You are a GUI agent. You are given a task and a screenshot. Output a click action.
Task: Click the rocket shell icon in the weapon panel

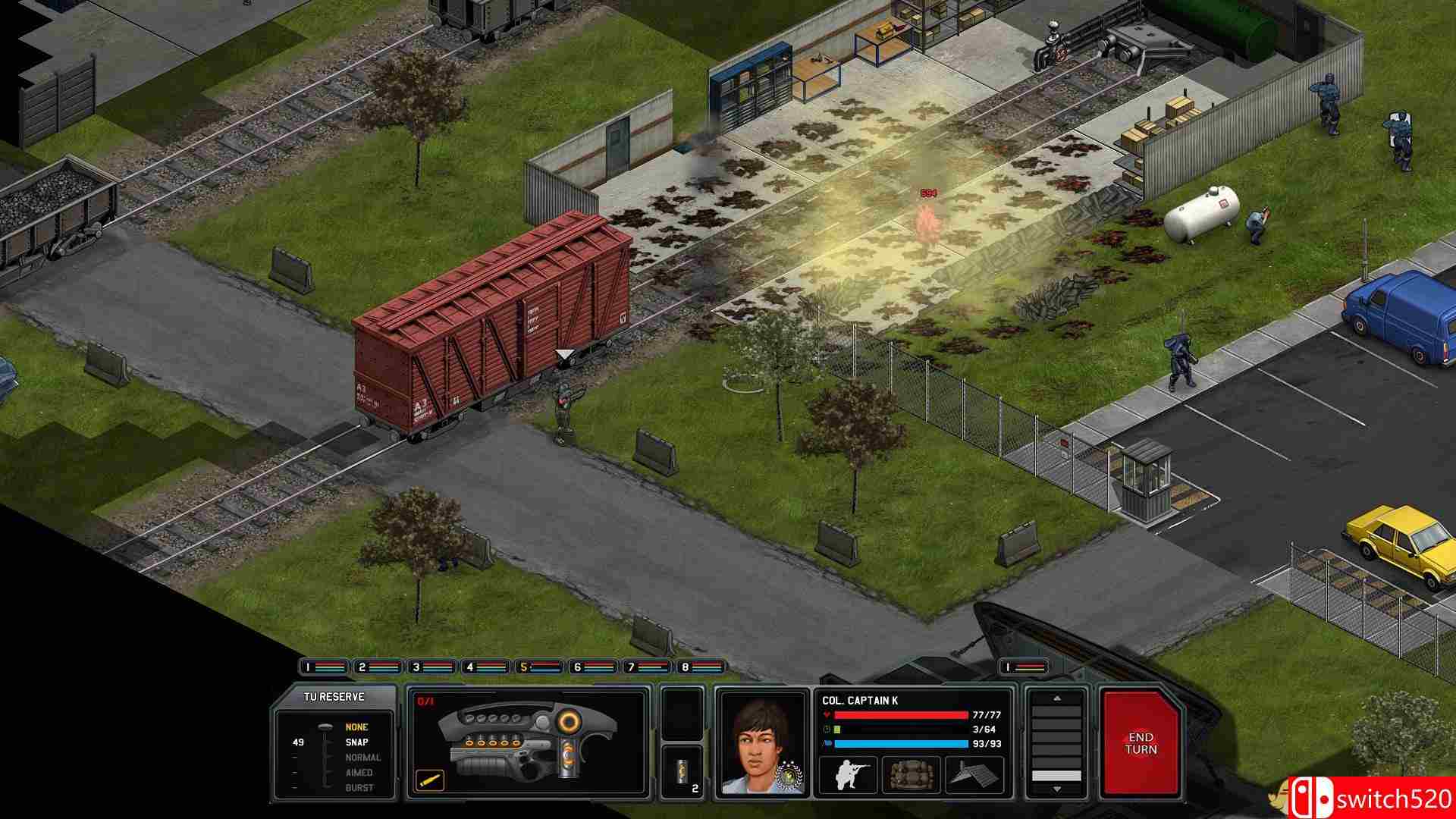[x=429, y=781]
